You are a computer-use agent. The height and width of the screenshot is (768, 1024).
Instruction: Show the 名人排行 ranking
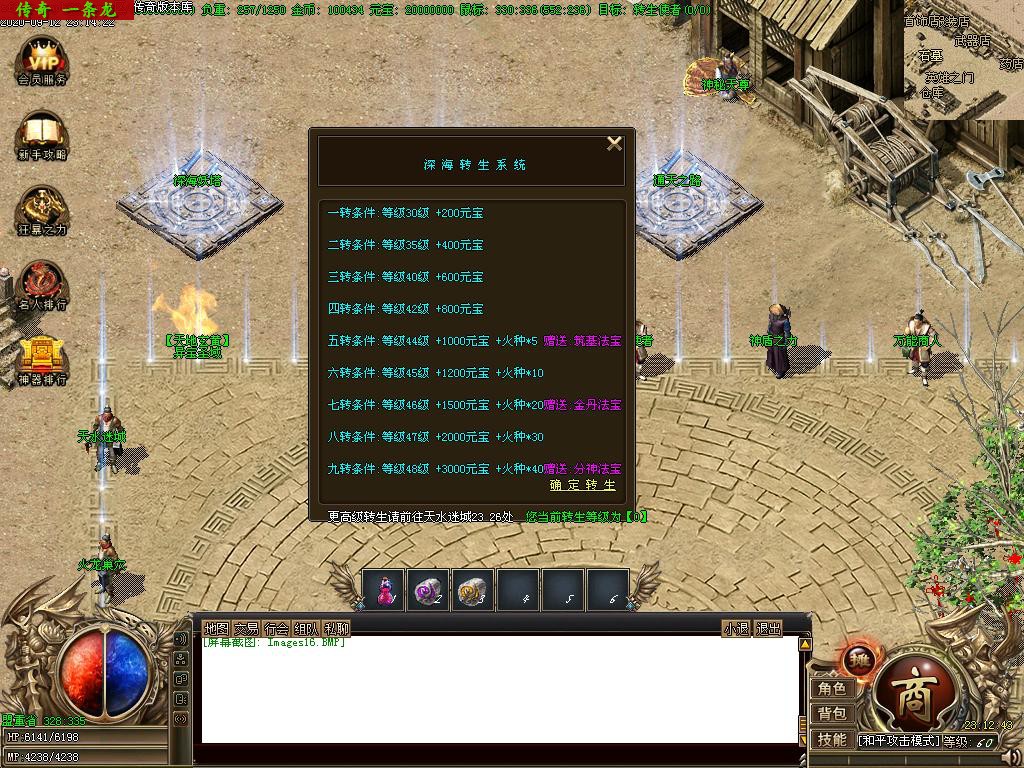42,285
